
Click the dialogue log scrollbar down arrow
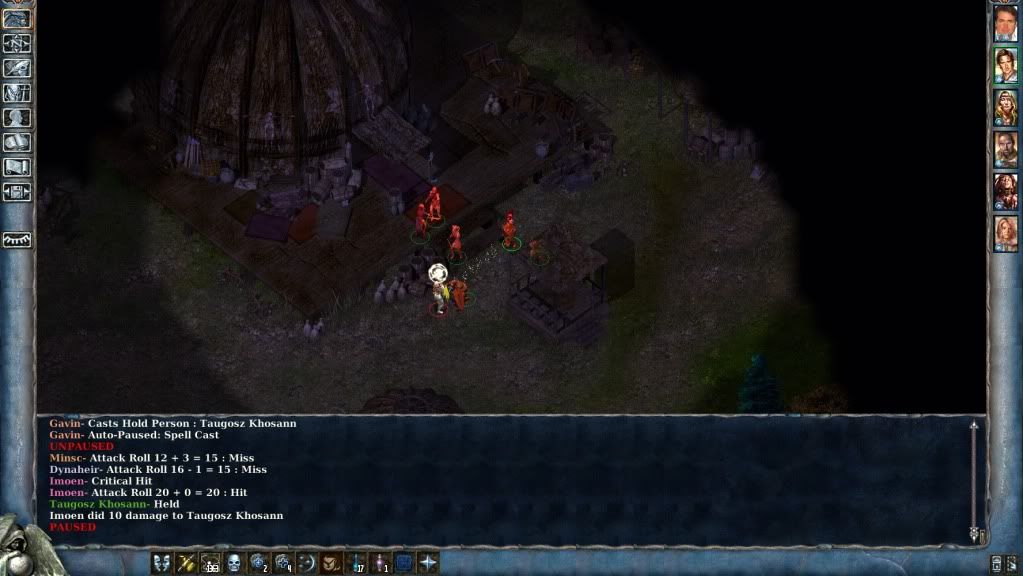click(x=973, y=535)
